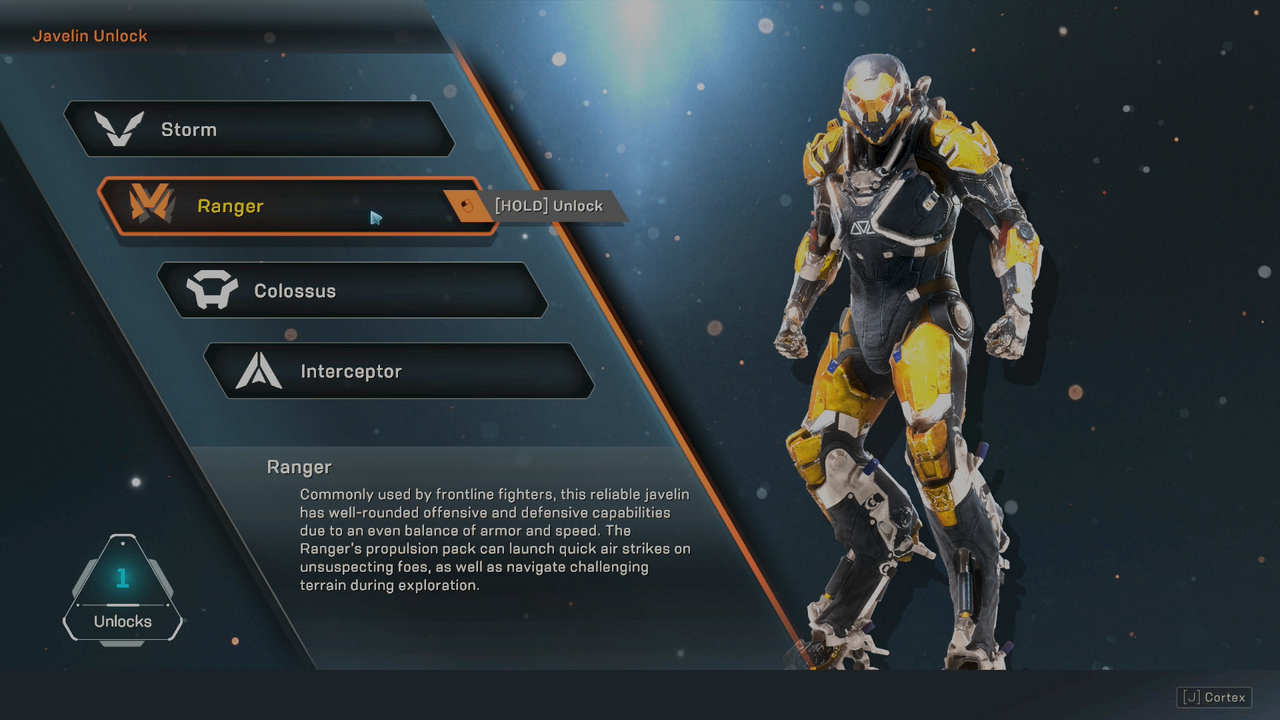The image size is (1280, 720).
Task: Click the mouse icon beside [HOLD] Unlock
Action: coord(465,206)
